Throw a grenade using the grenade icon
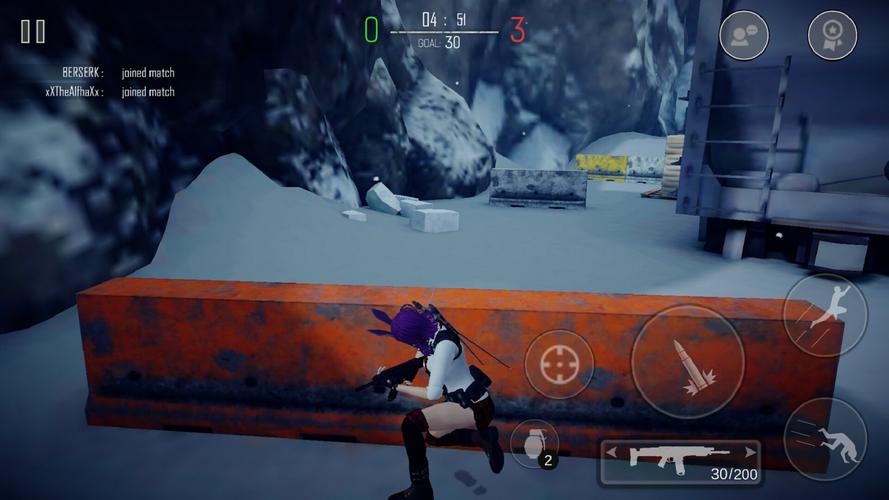Image resolution: width=889 pixels, height=500 pixels. [x=534, y=444]
